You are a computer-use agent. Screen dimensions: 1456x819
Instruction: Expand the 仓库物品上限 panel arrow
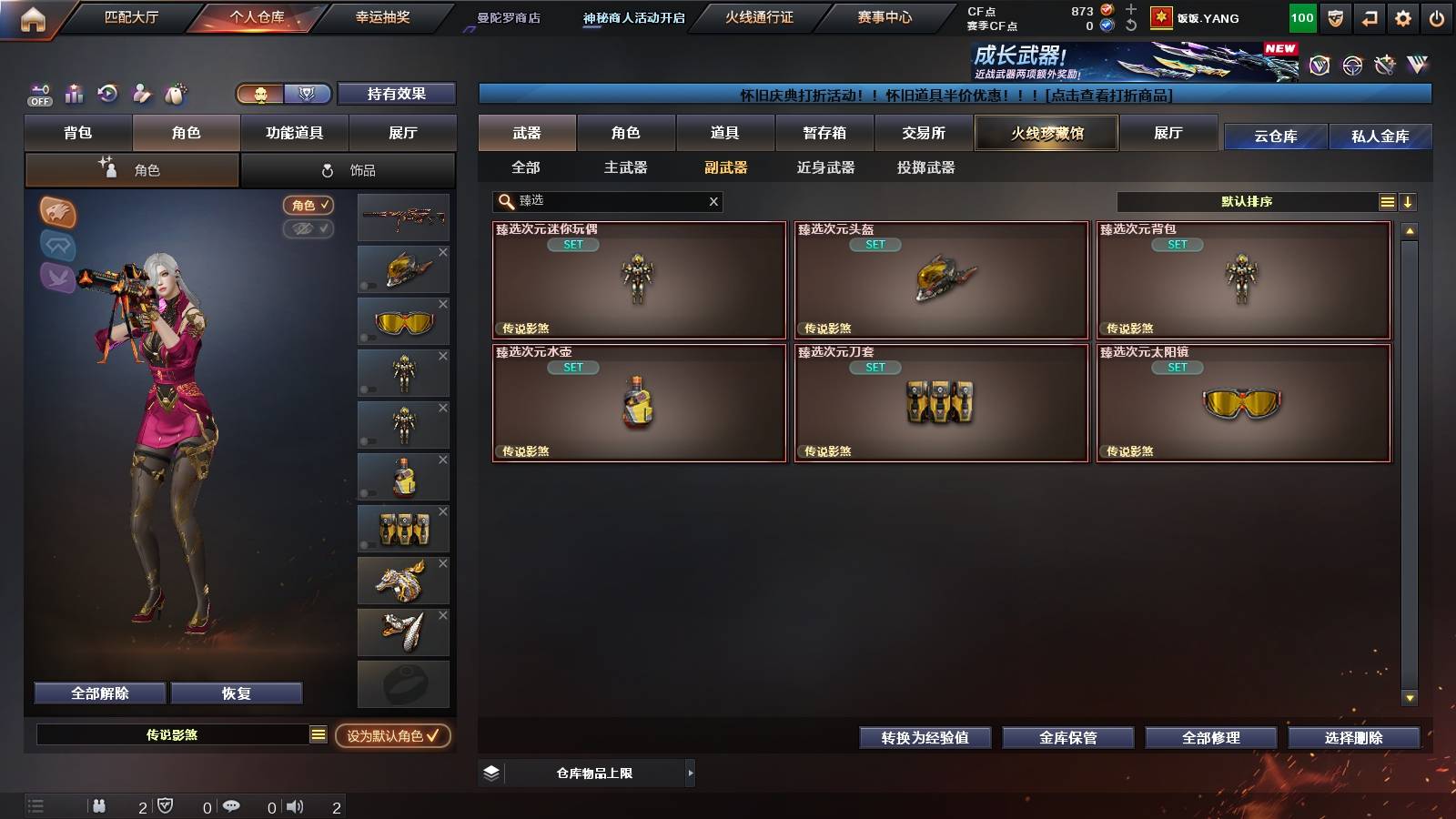[x=689, y=772]
